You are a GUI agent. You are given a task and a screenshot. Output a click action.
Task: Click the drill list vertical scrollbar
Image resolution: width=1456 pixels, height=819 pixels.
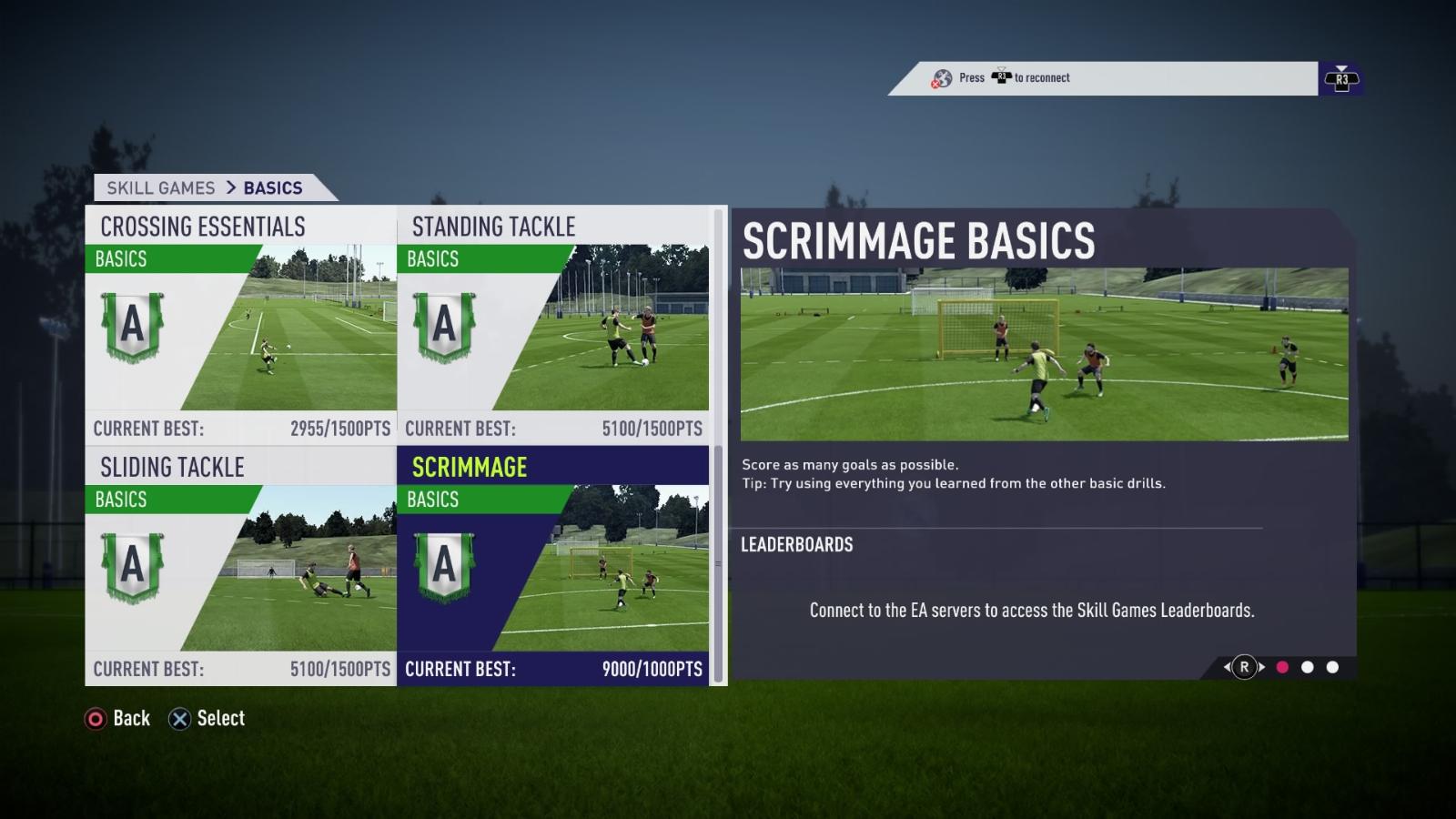pos(718,446)
